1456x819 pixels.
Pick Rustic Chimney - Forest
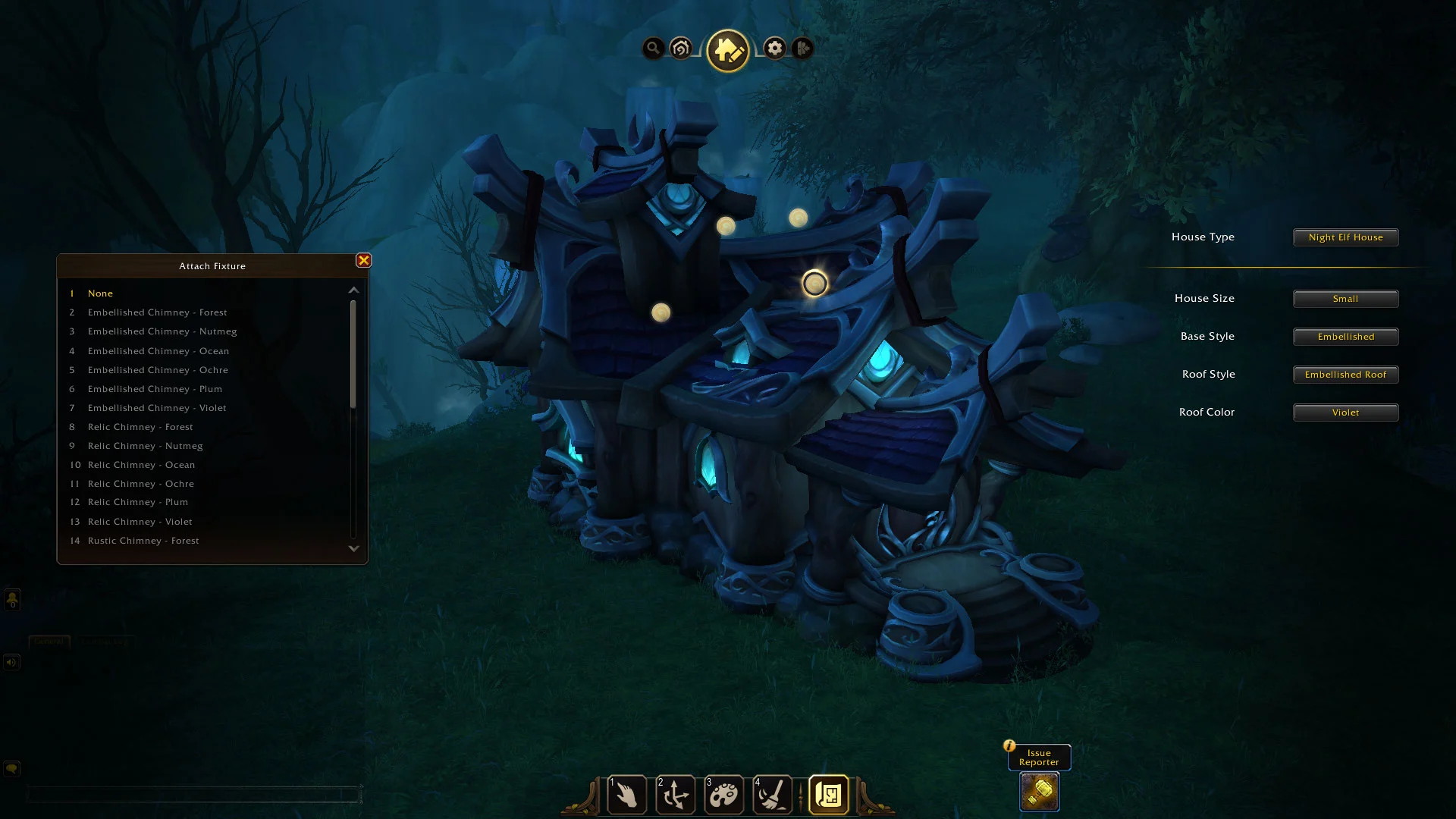point(143,541)
